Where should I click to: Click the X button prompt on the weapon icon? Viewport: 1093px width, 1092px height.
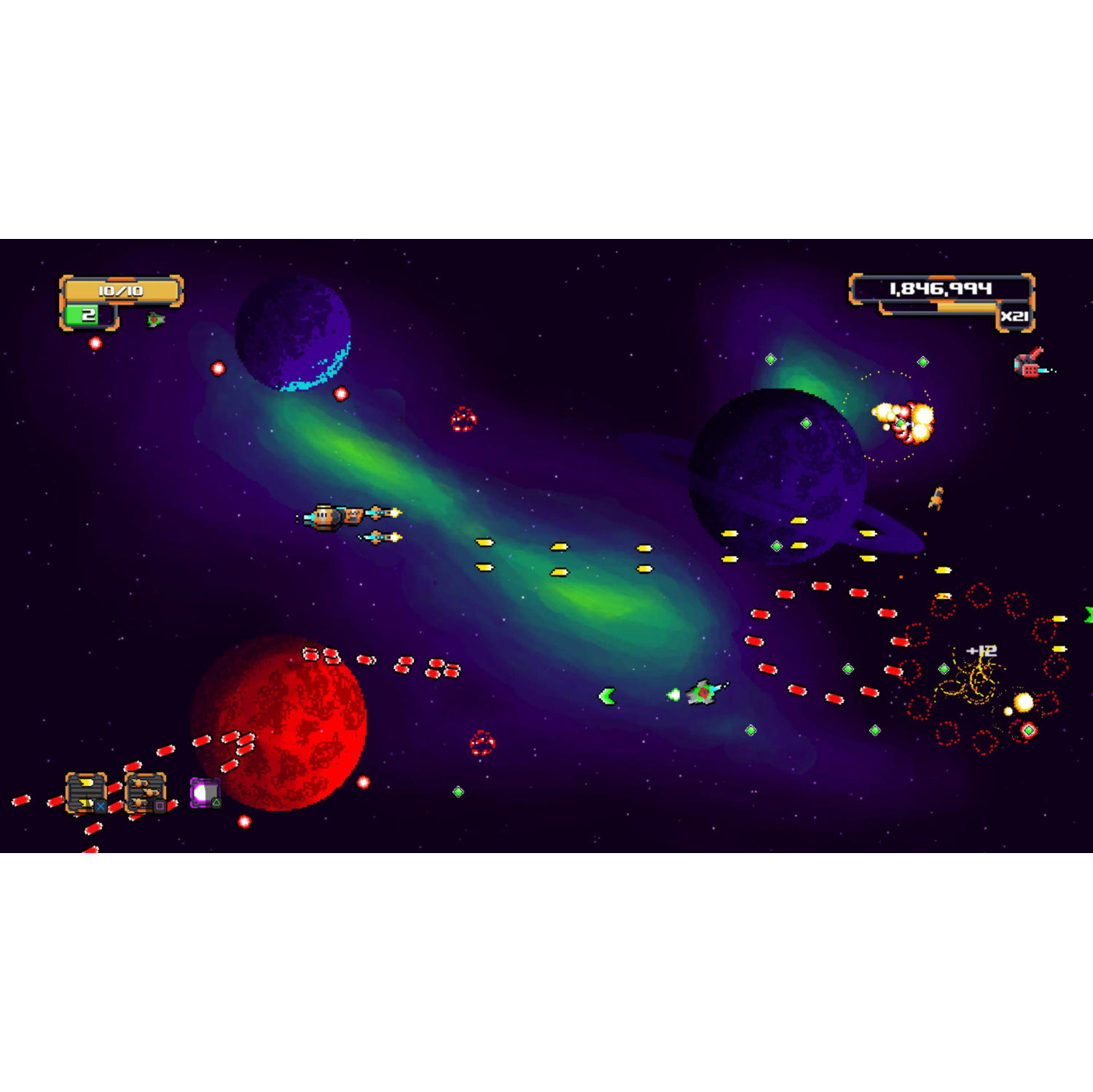click(101, 806)
